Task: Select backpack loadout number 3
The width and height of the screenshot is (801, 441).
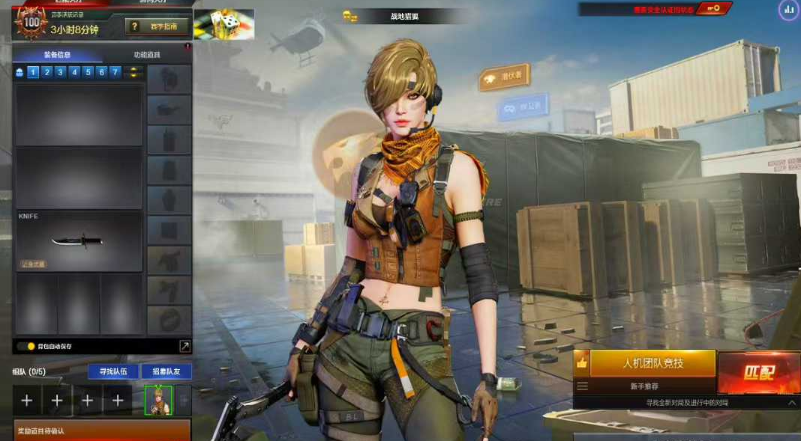Action: pos(60,72)
